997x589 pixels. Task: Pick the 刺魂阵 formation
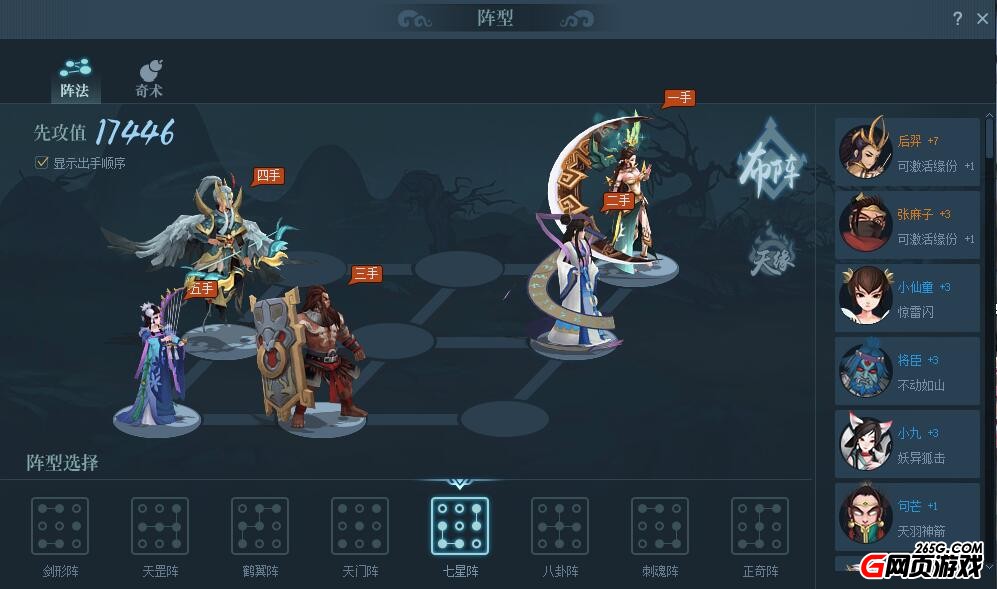[x=660, y=526]
